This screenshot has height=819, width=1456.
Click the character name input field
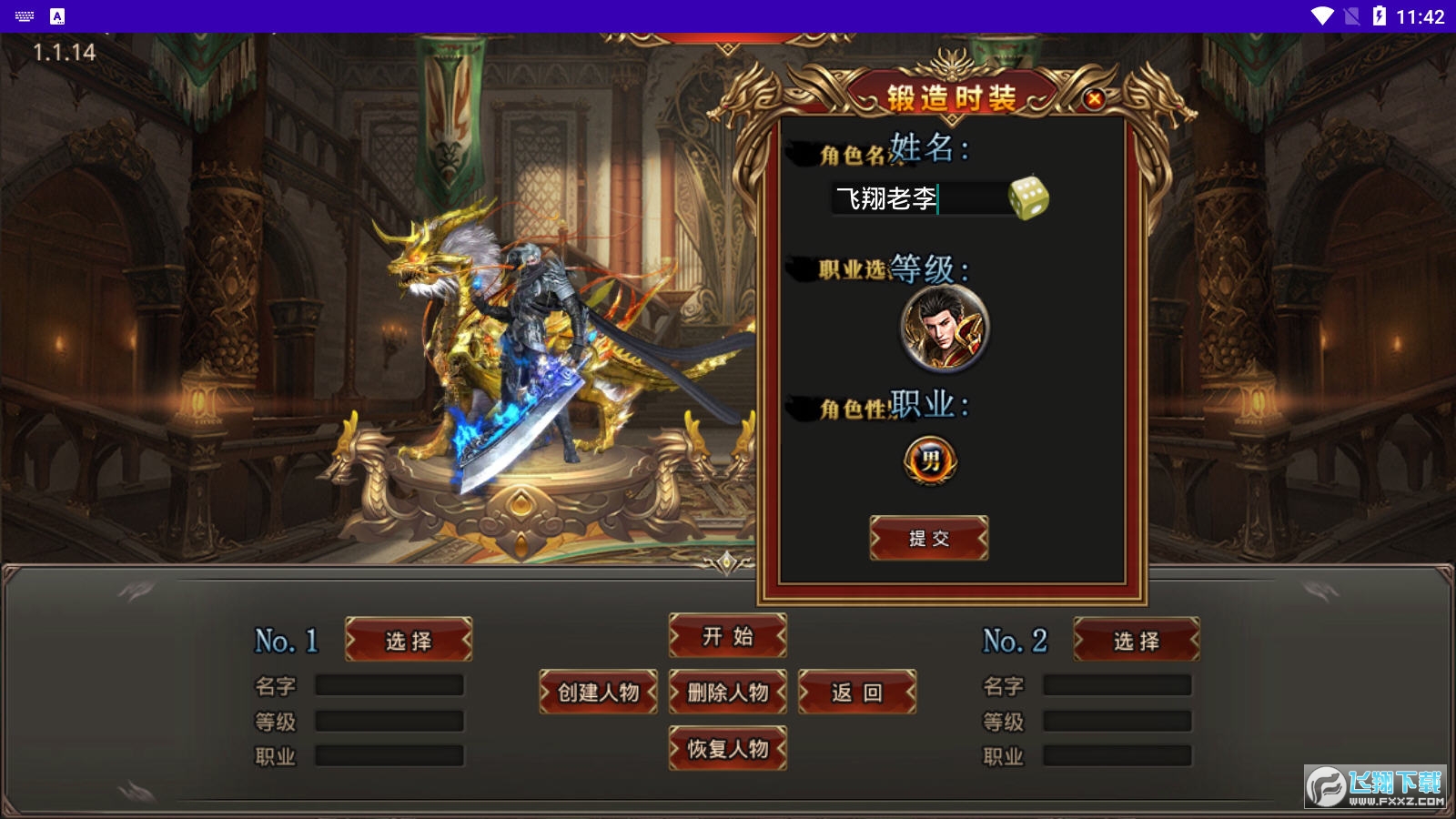click(x=917, y=198)
